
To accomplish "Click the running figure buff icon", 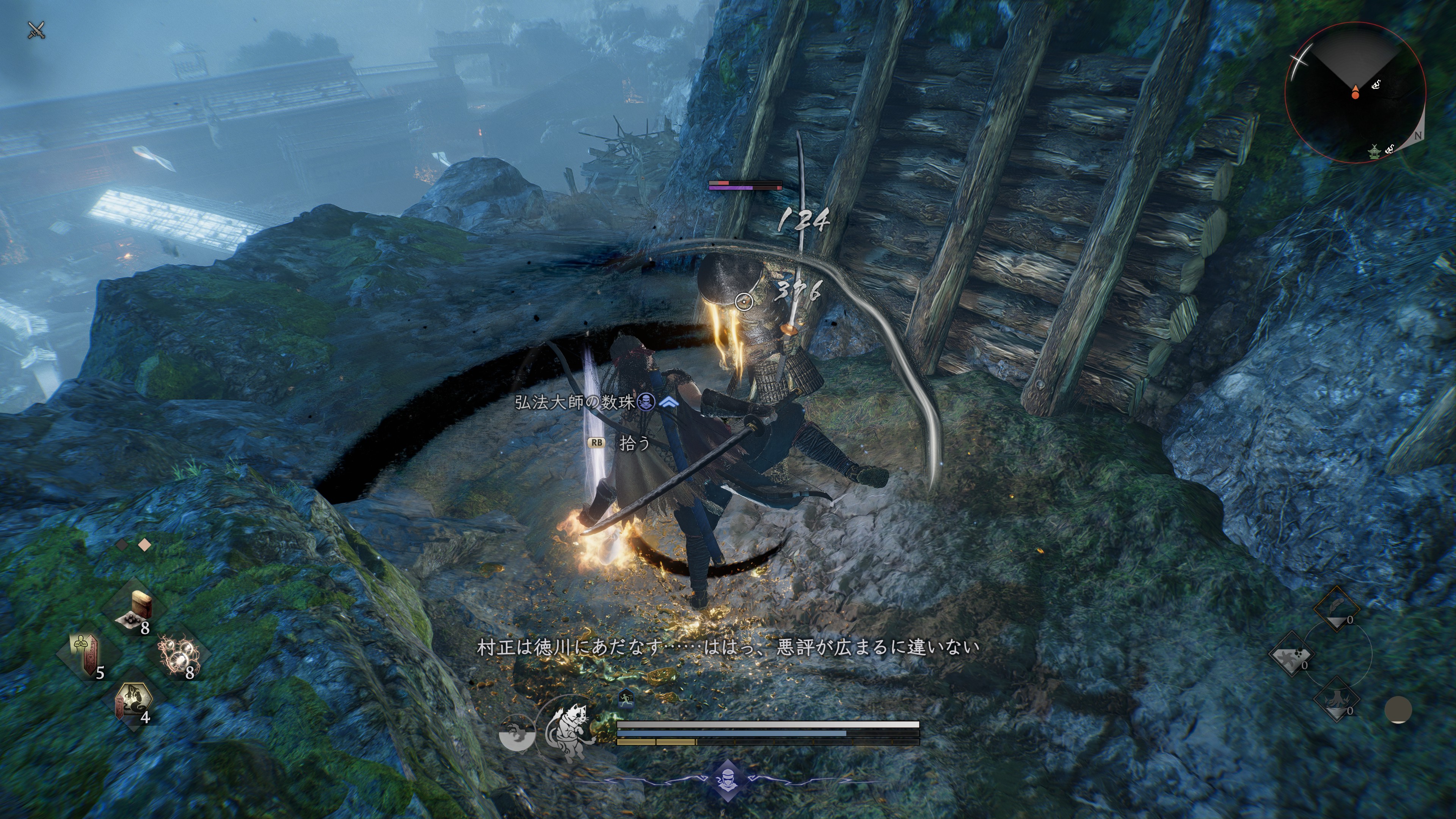I will click(x=625, y=698).
